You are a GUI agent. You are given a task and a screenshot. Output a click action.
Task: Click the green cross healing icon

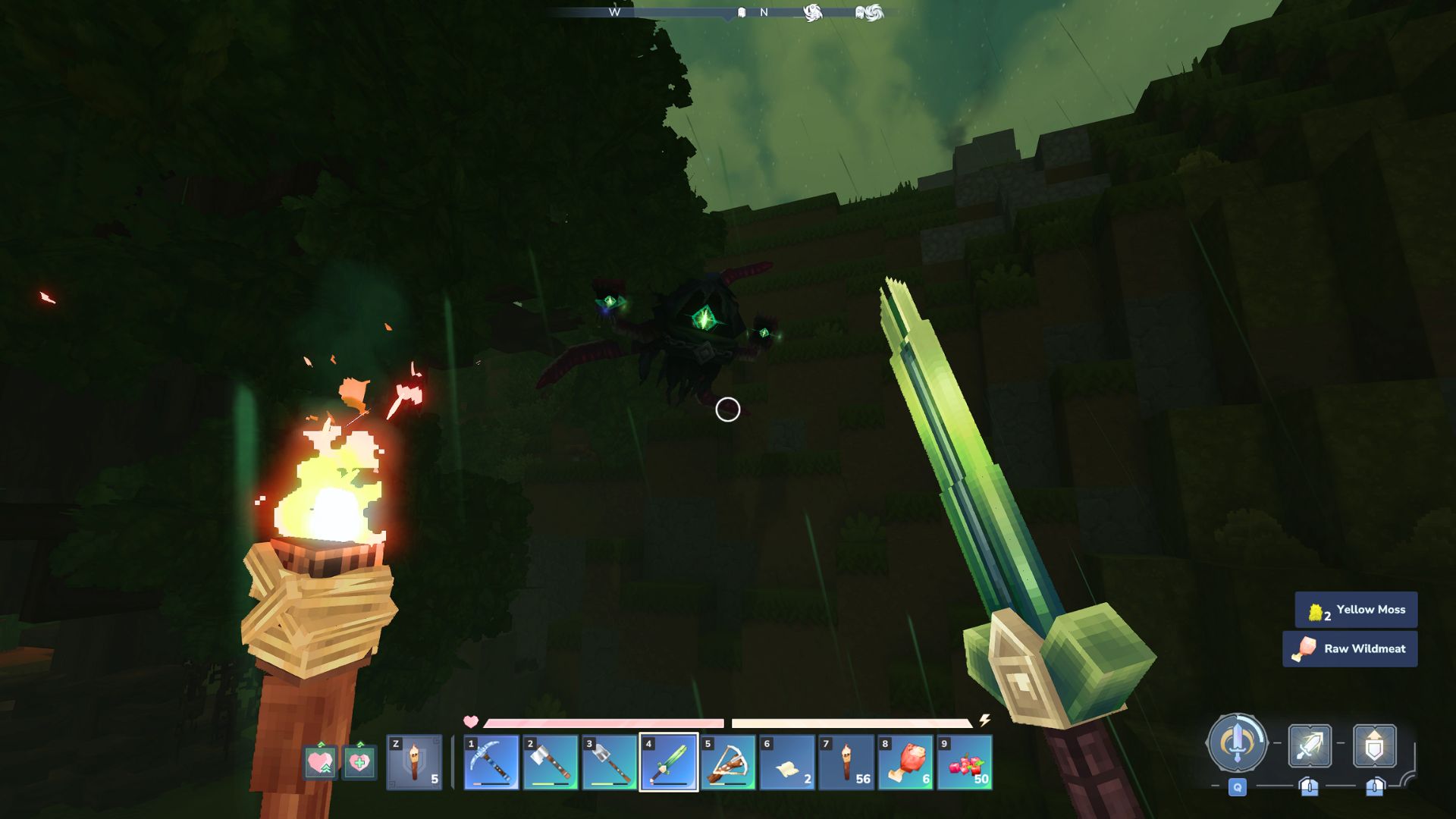360,762
